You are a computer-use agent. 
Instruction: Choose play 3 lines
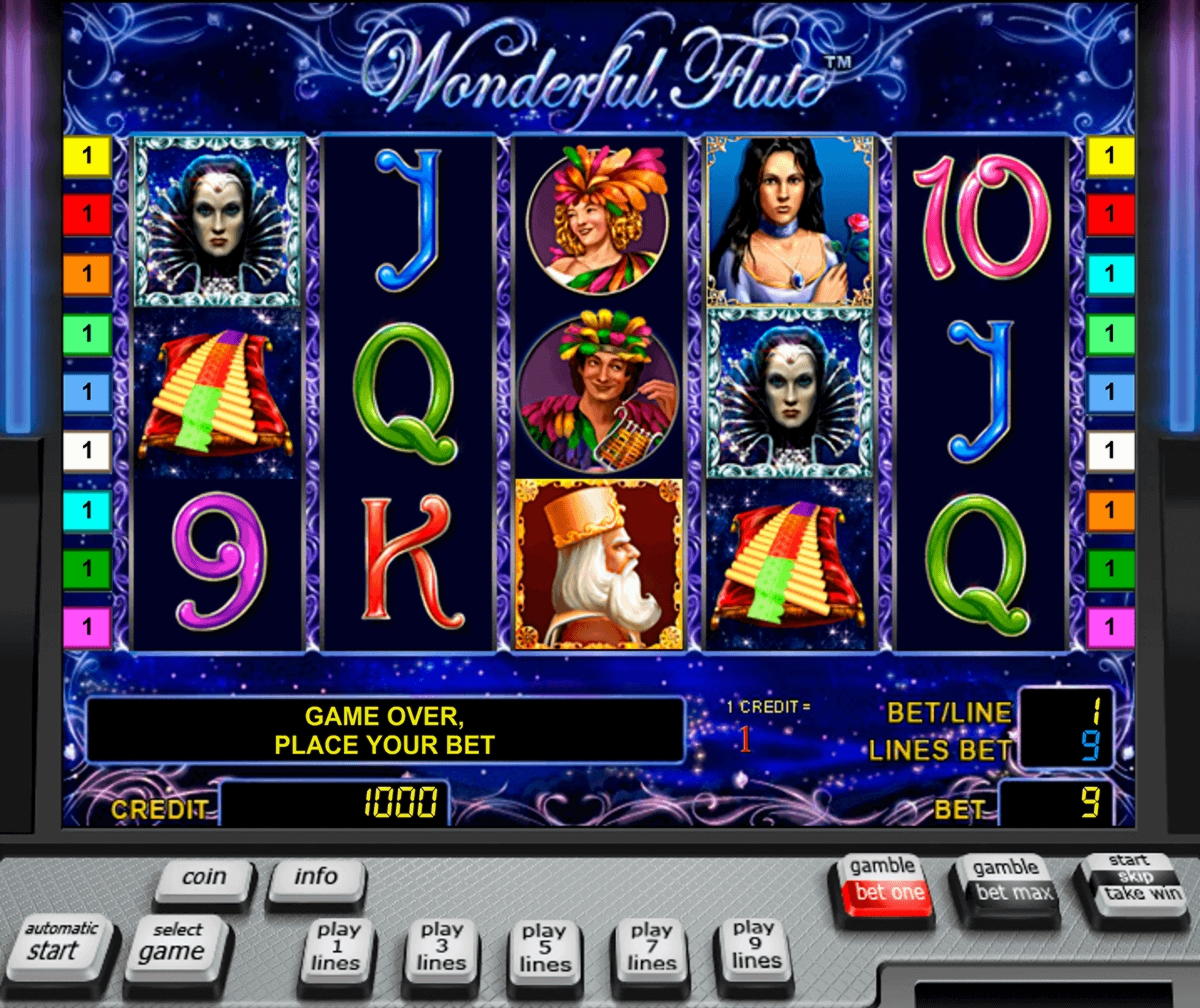[x=441, y=948]
